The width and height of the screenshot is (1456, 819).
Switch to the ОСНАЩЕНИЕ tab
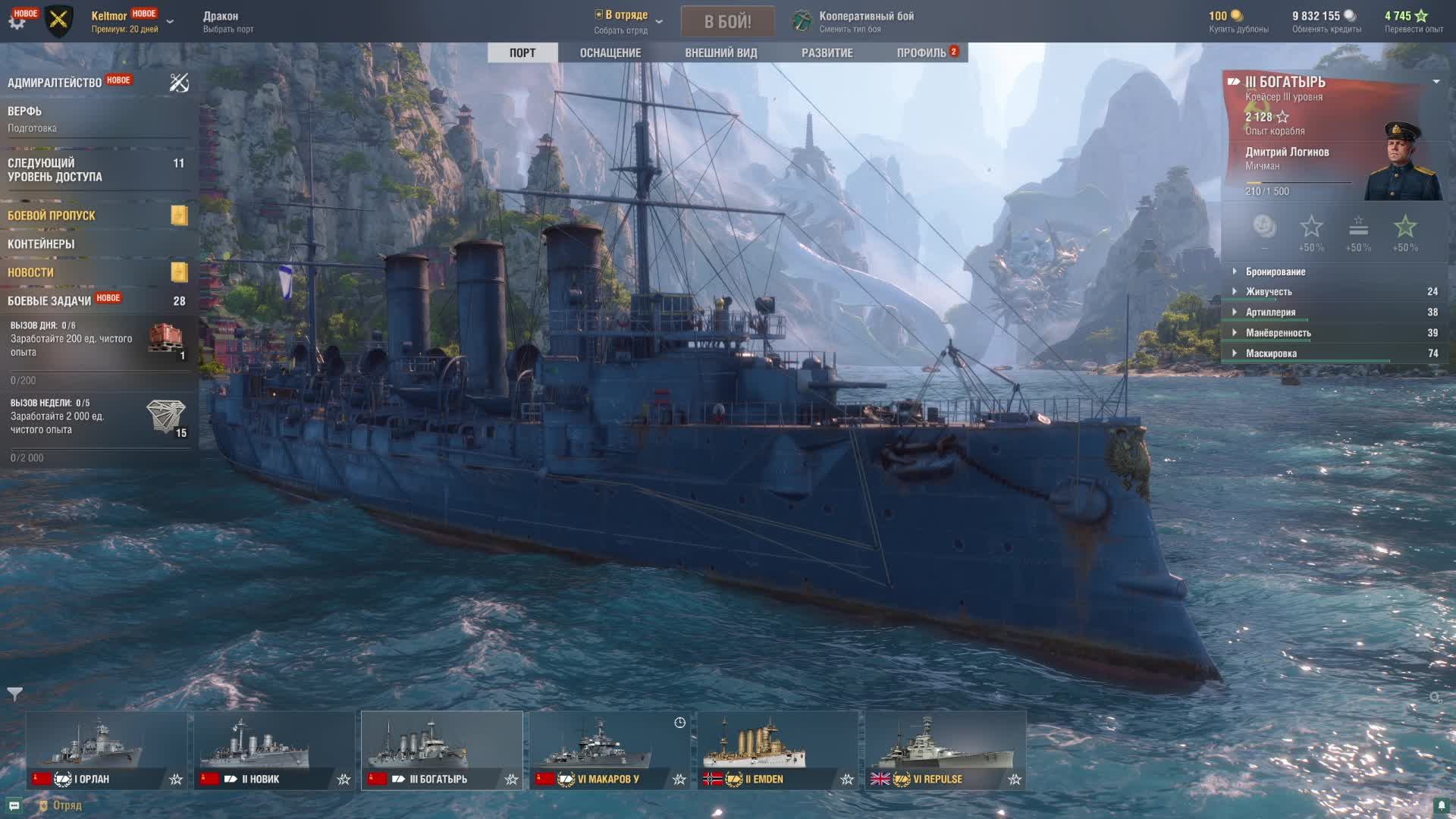tap(610, 52)
